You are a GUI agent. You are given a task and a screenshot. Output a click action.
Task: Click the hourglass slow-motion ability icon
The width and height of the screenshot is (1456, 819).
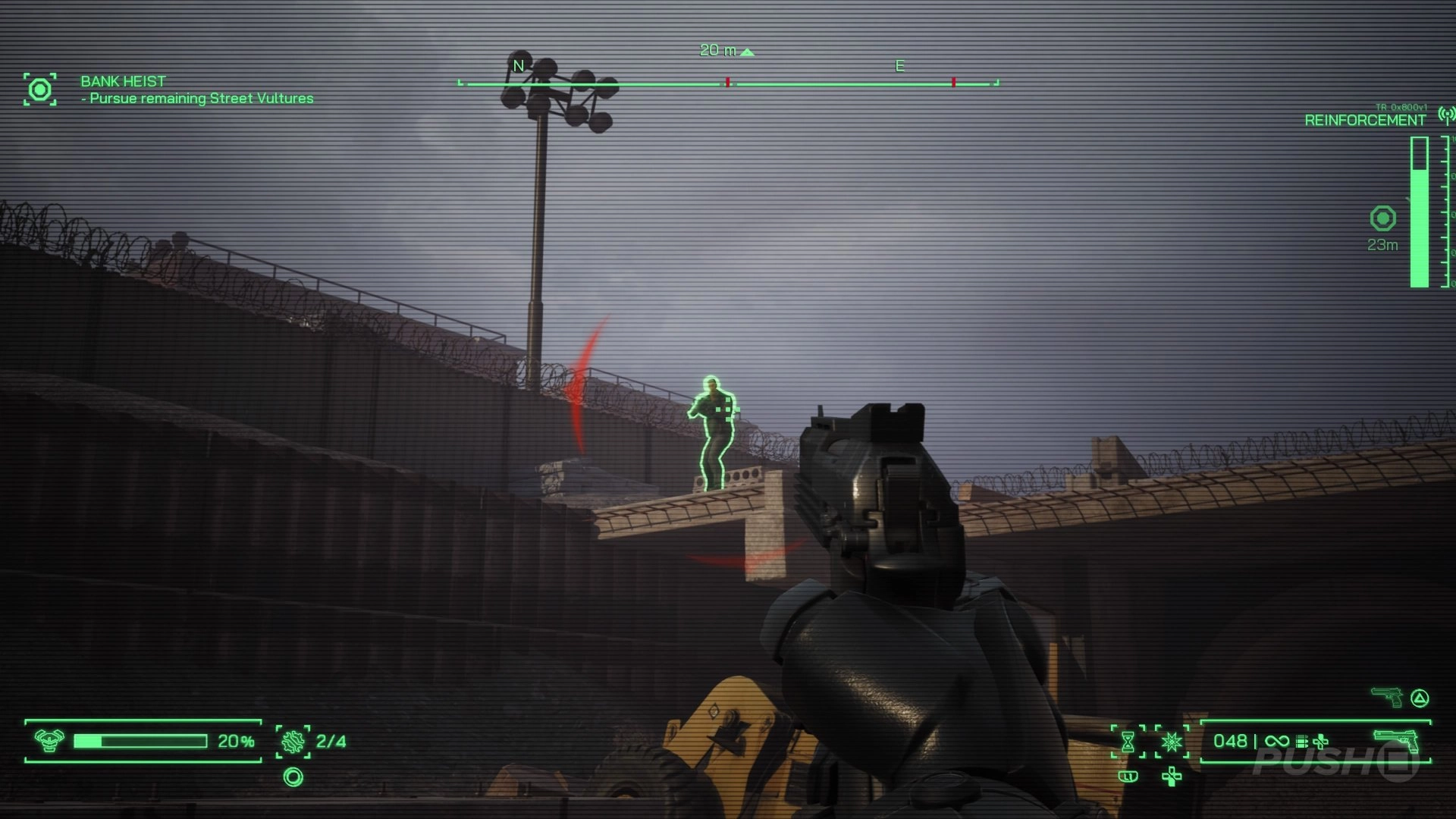[x=1128, y=742]
